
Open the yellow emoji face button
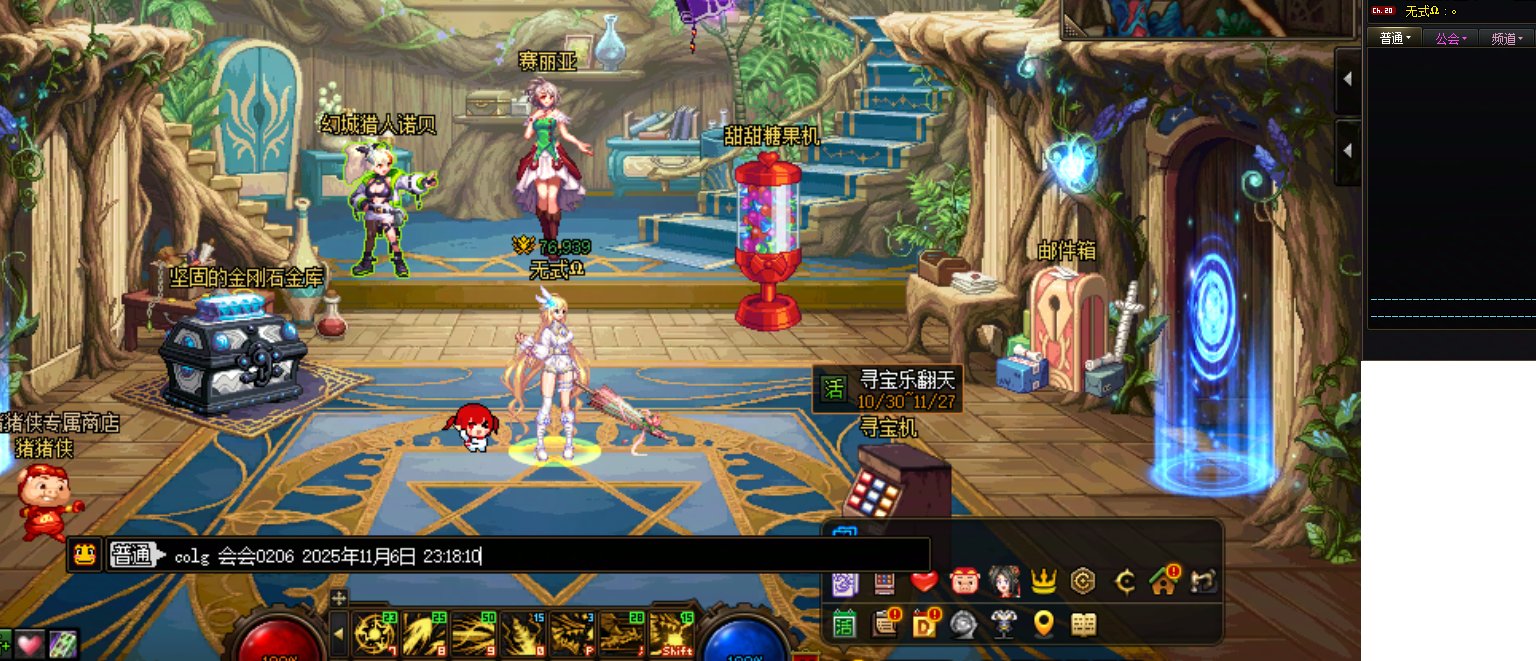pos(85,554)
